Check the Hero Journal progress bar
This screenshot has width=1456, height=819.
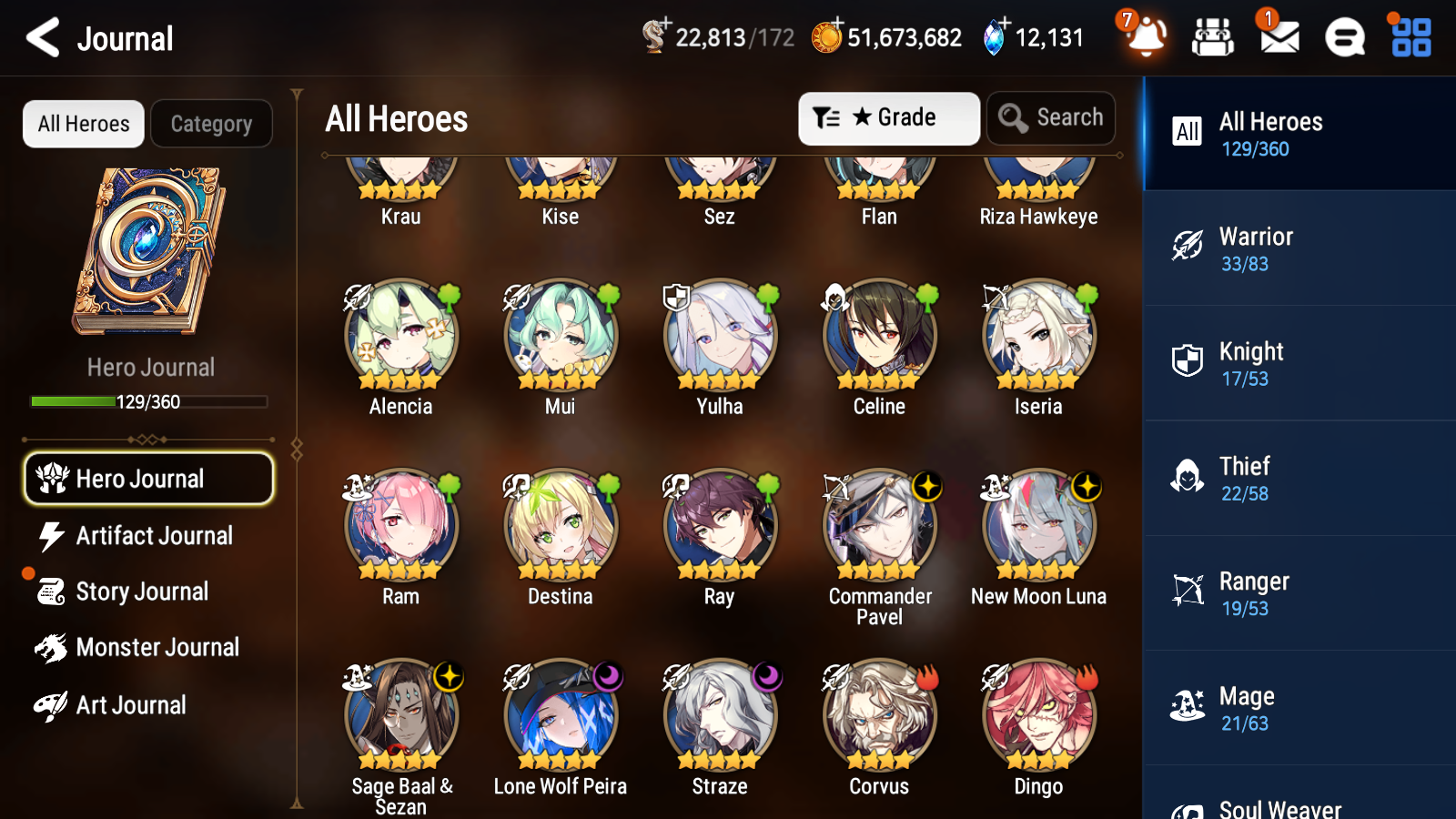click(x=148, y=400)
